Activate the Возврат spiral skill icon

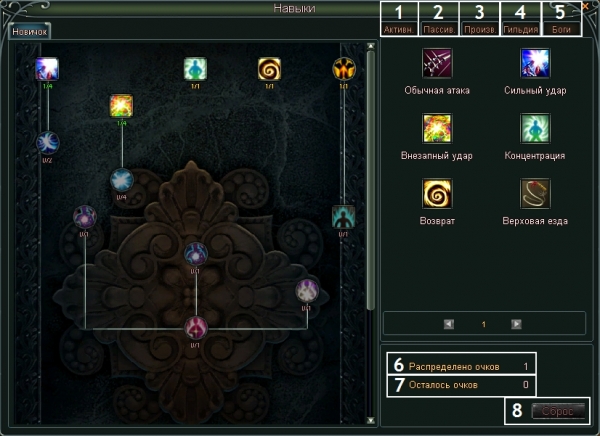(x=438, y=193)
